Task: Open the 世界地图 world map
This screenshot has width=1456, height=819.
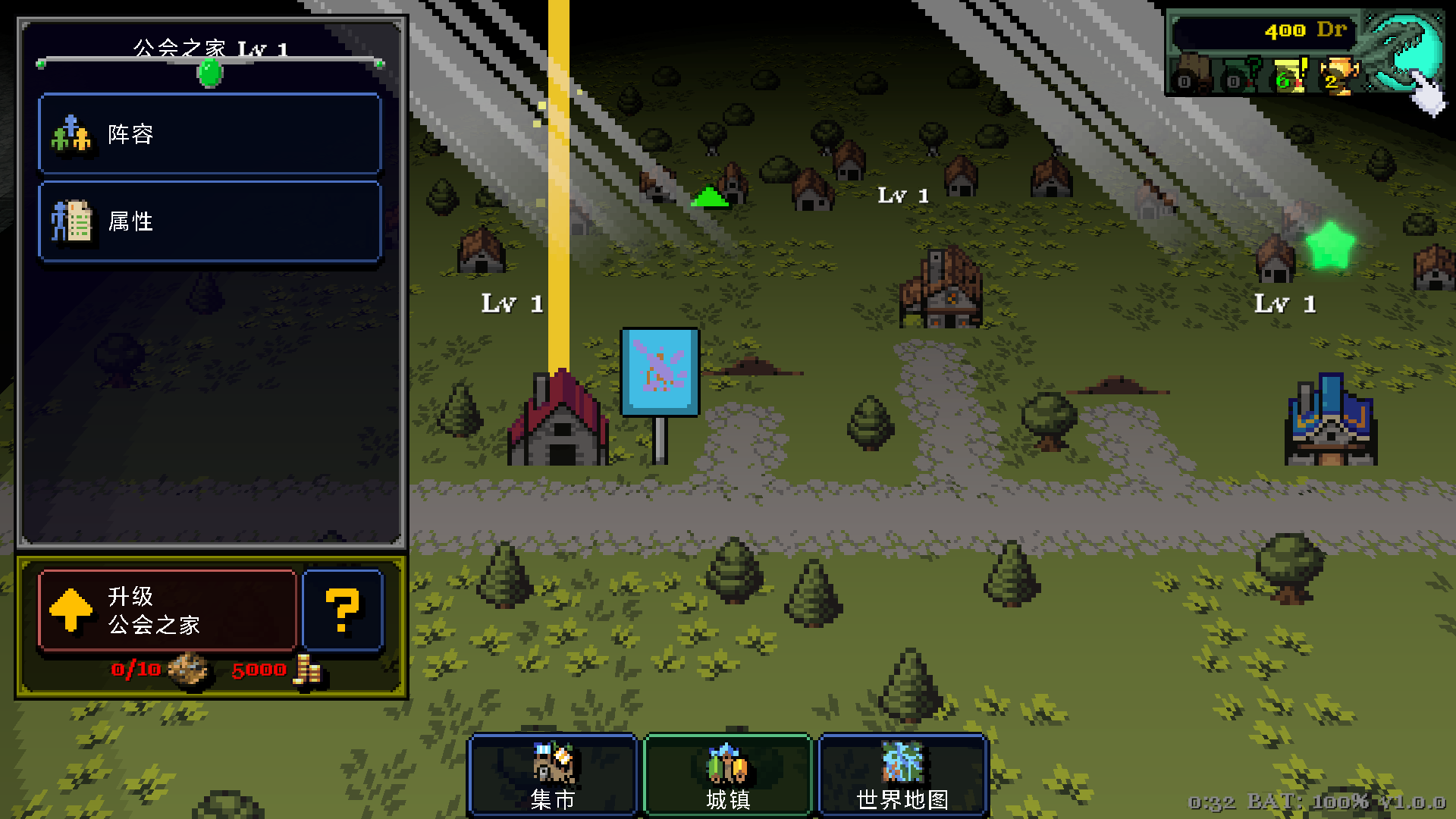Action: tap(902, 775)
